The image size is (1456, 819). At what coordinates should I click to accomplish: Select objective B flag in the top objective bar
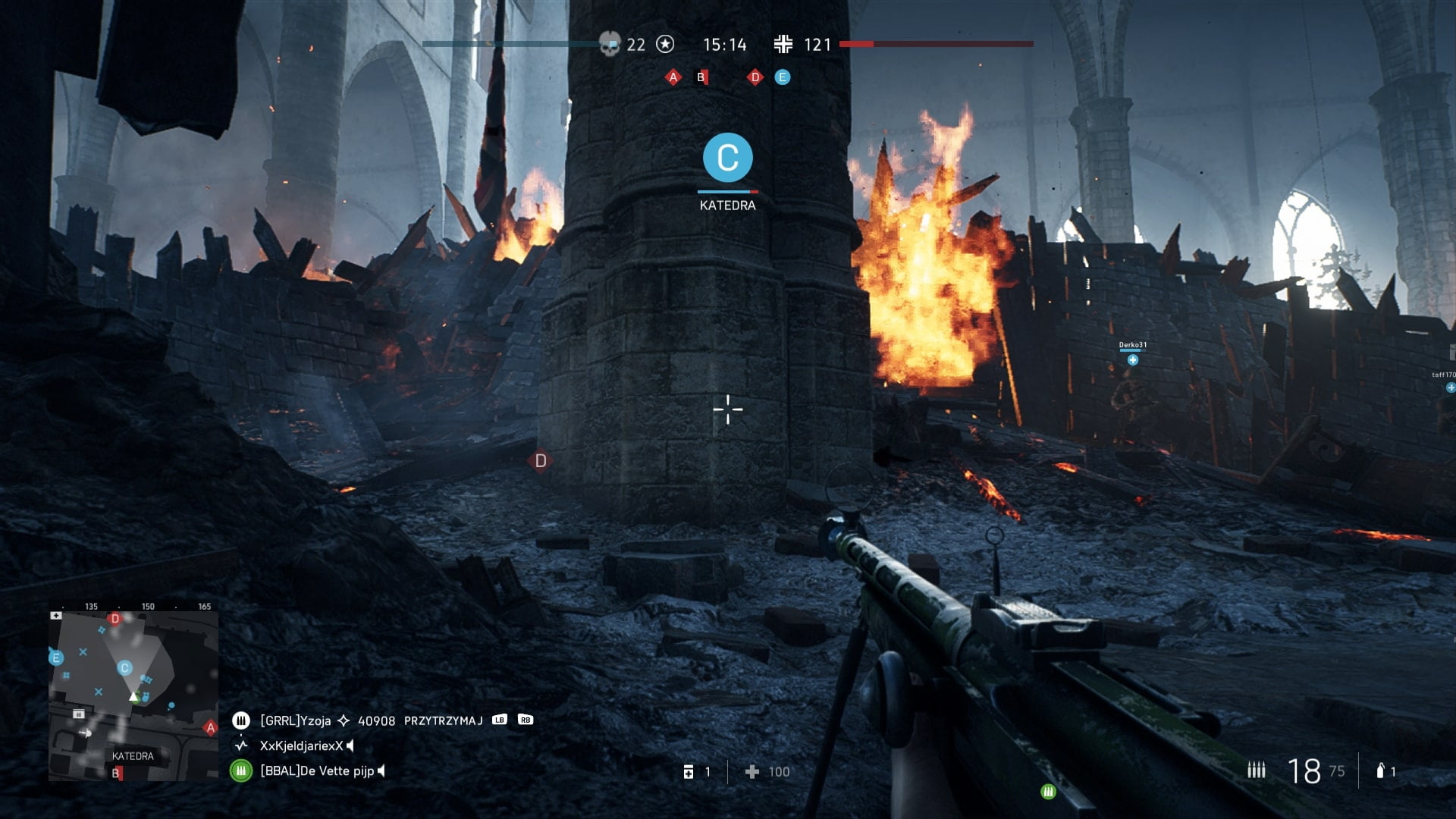(701, 77)
